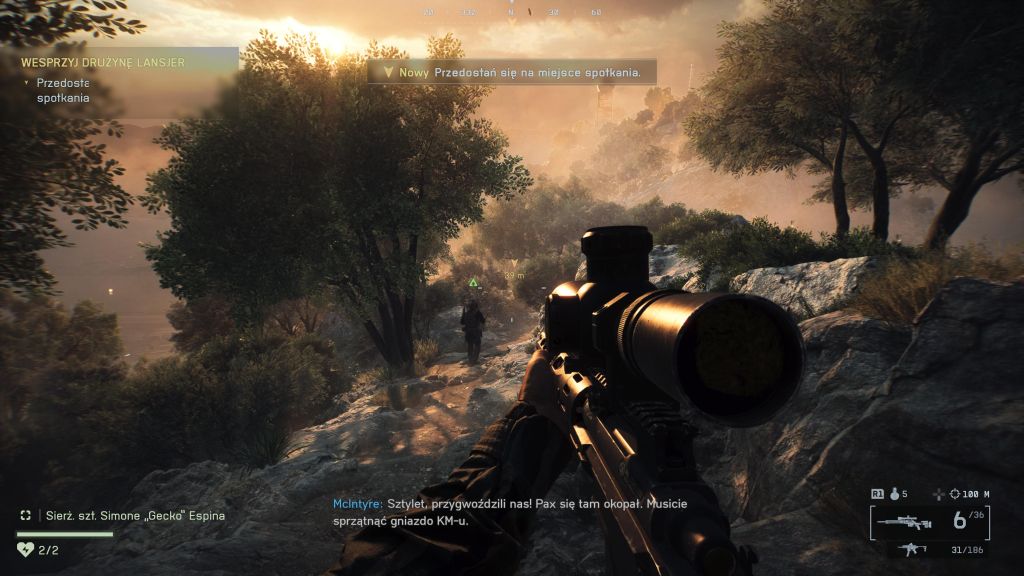The image size is (1024, 576).
Task: Click the class icon beside the character name
Action: (26, 516)
